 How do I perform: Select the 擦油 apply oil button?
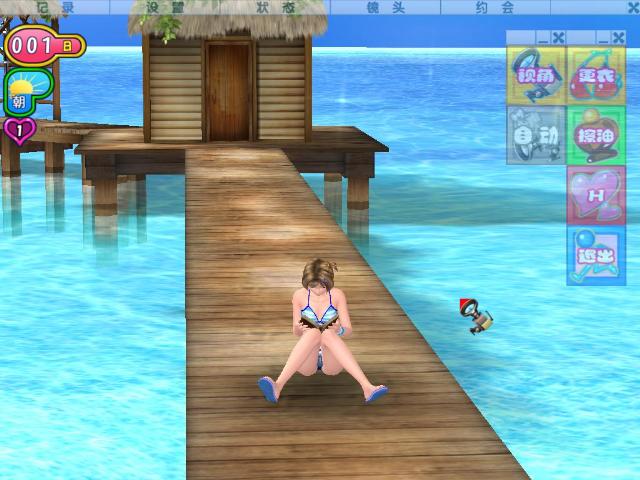click(x=596, y=134)
